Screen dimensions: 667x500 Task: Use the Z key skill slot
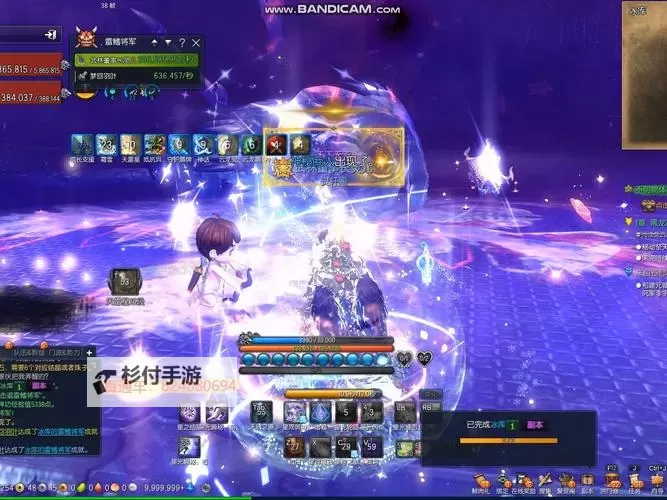294,447
